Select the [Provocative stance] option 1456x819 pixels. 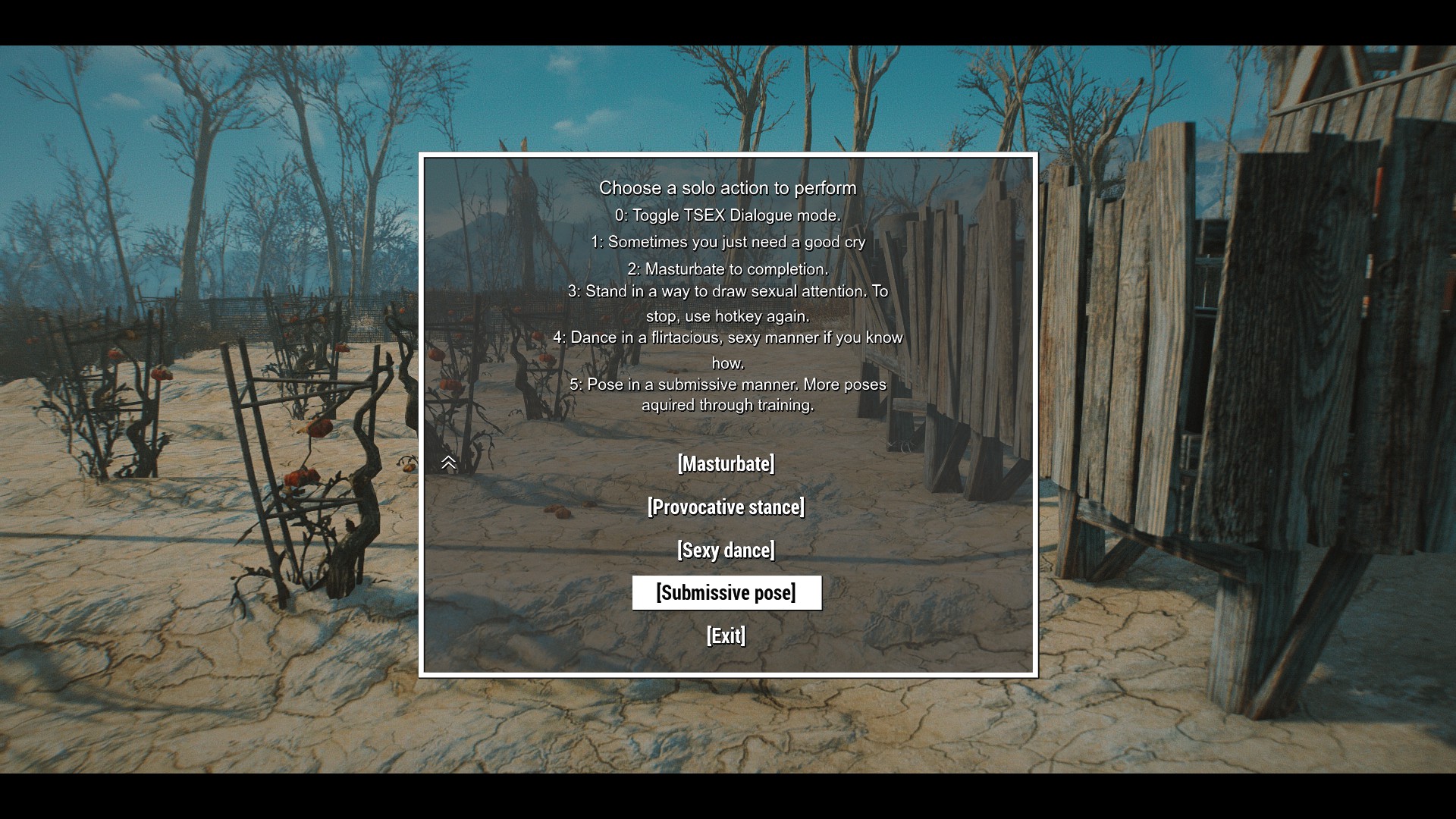coord(726,507)
